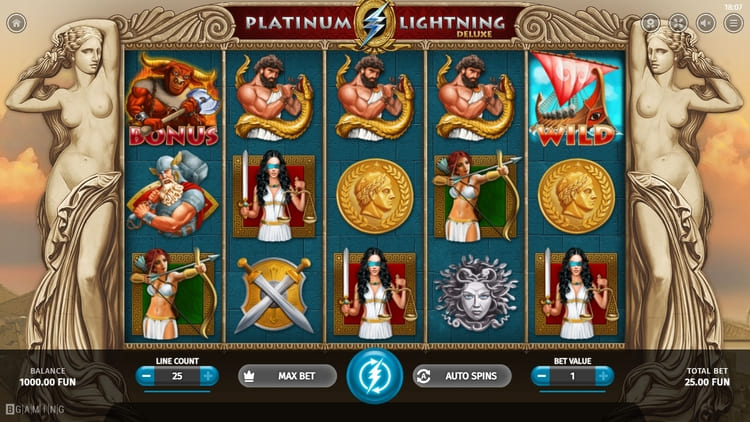
Task: Spin the reels with the lightning button
Action: click(374, 376)
